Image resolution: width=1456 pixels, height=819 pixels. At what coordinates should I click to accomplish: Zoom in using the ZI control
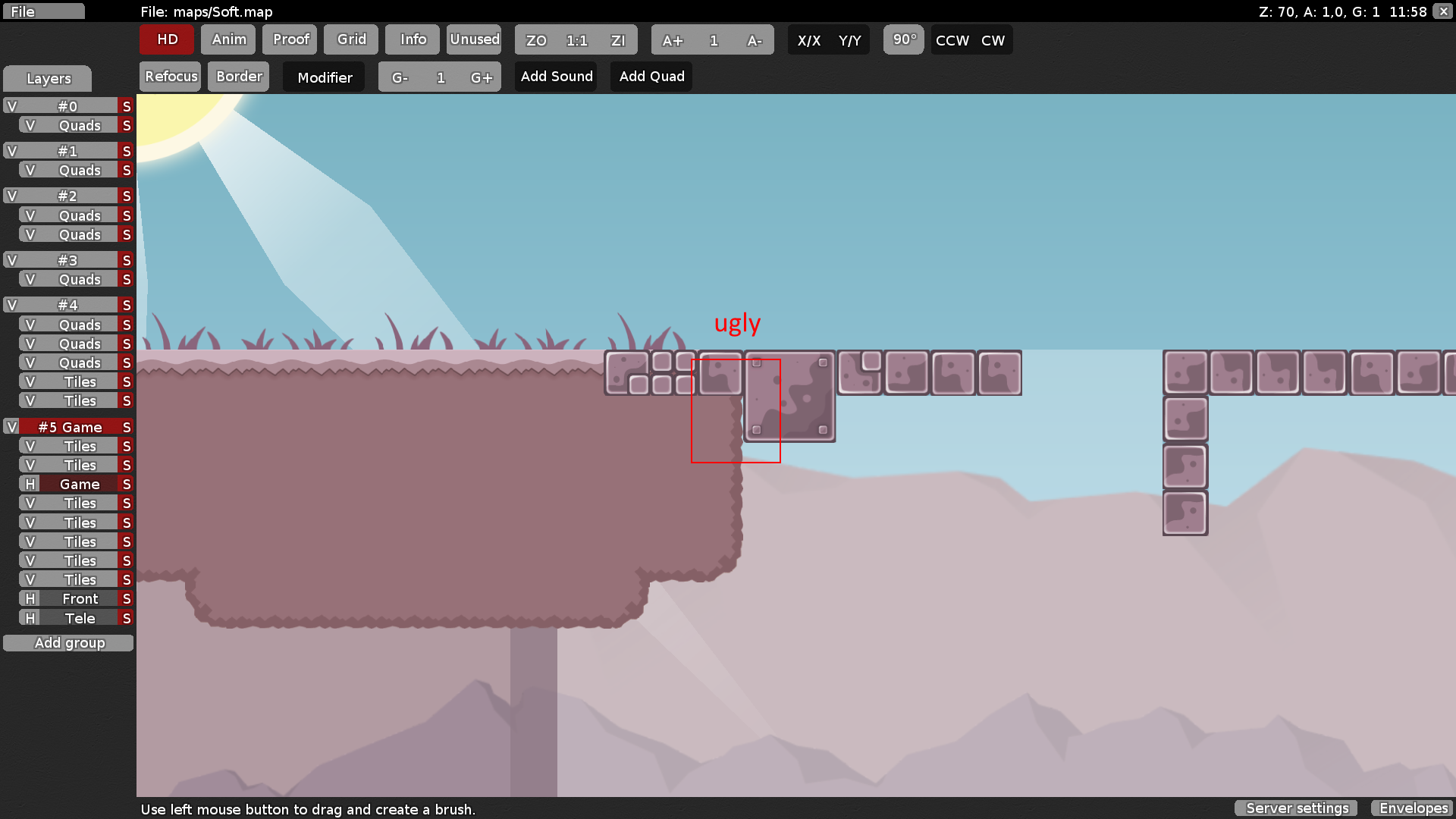[x=617, y=40]
